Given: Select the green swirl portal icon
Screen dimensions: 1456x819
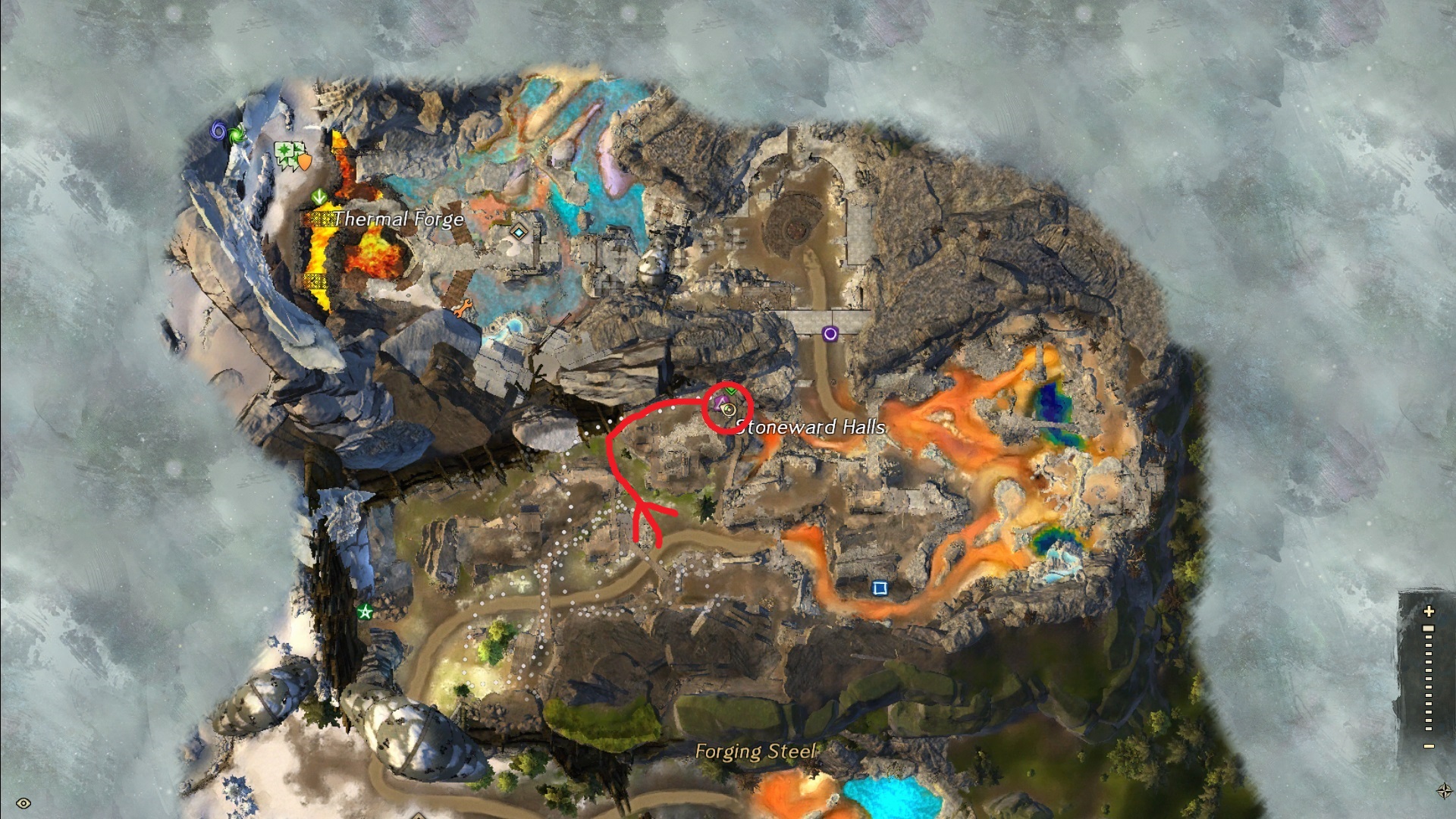Looking at the screenshot, I should 235,136.
